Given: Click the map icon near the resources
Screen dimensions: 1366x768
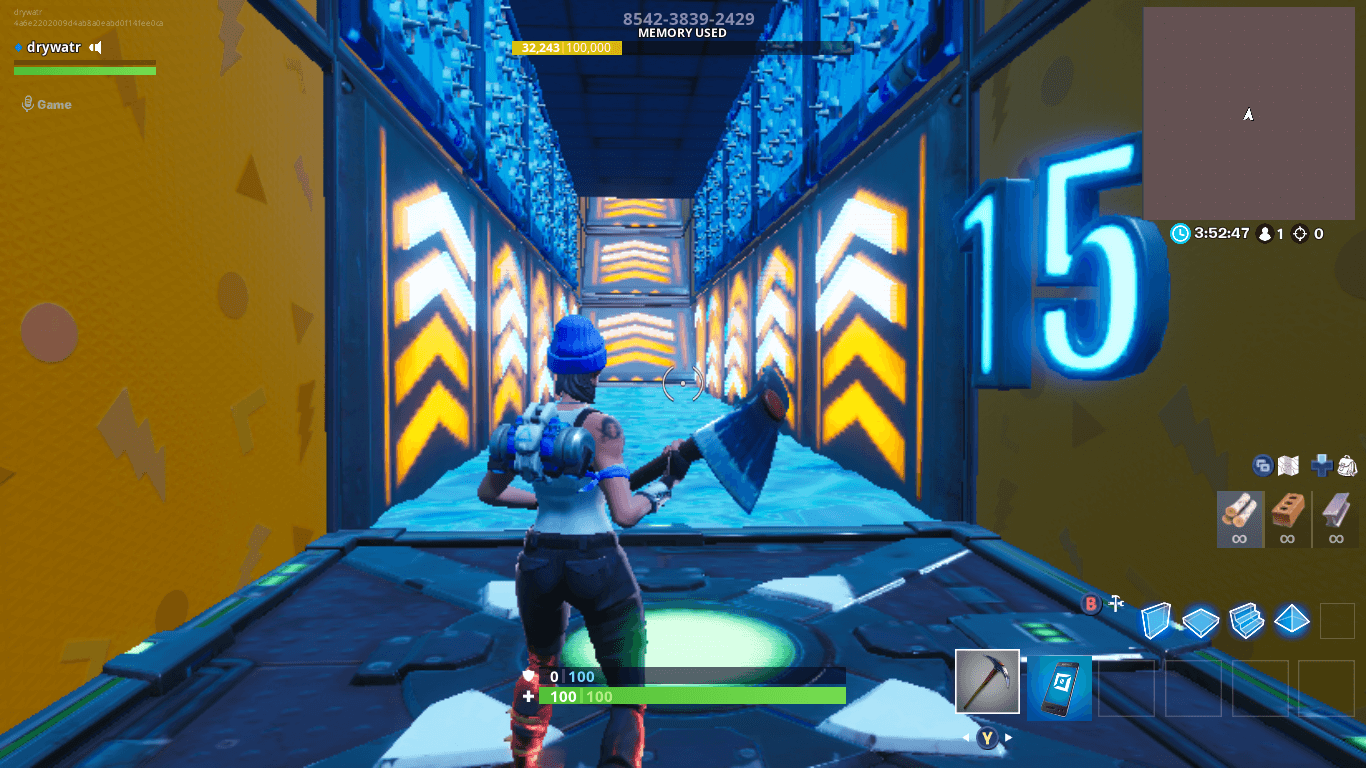Looking at the screenshot, I should coord(1288,466).
